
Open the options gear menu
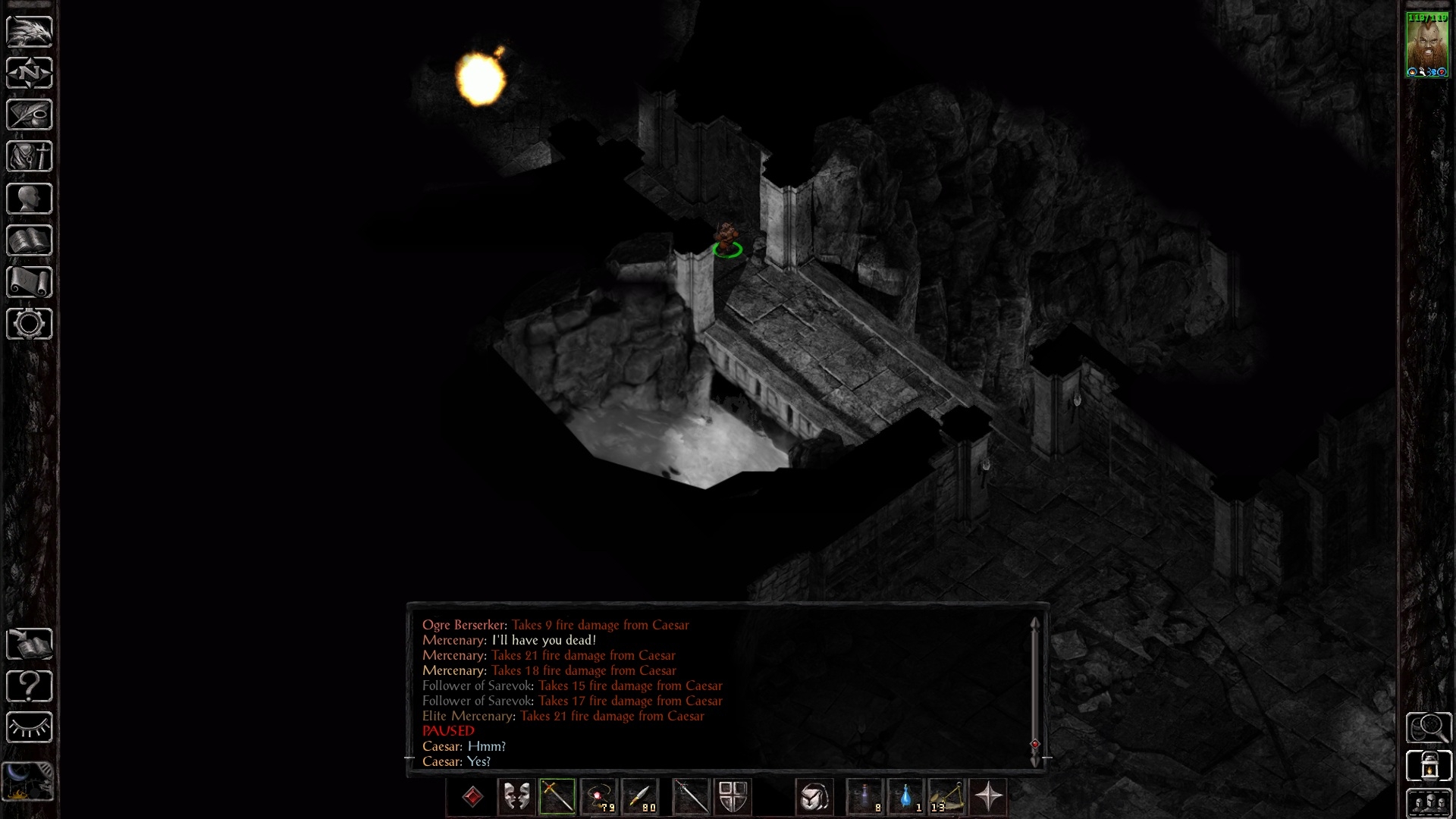[x=30, y=324]
